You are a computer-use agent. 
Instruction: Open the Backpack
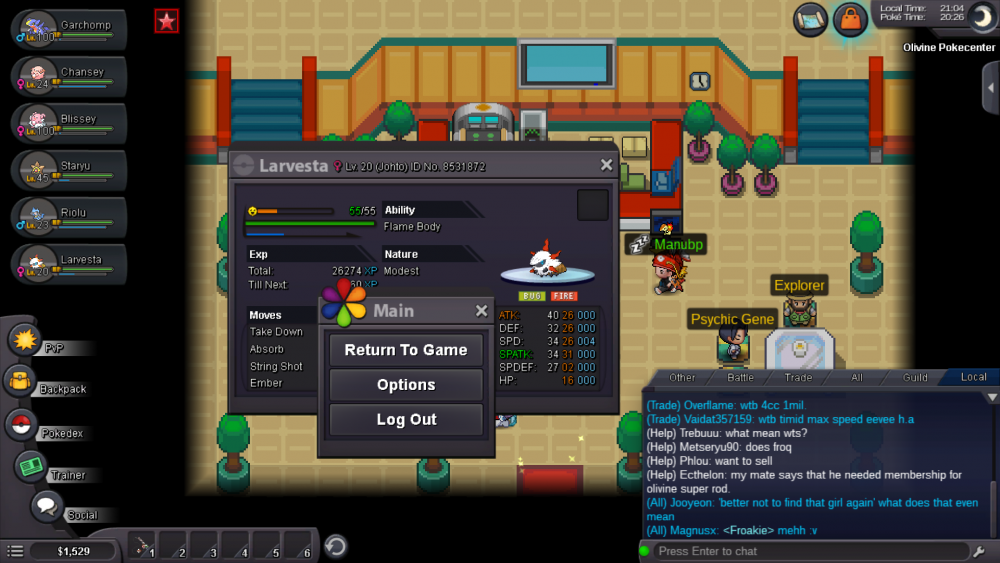pyautogui.click(x=20, y=381)
